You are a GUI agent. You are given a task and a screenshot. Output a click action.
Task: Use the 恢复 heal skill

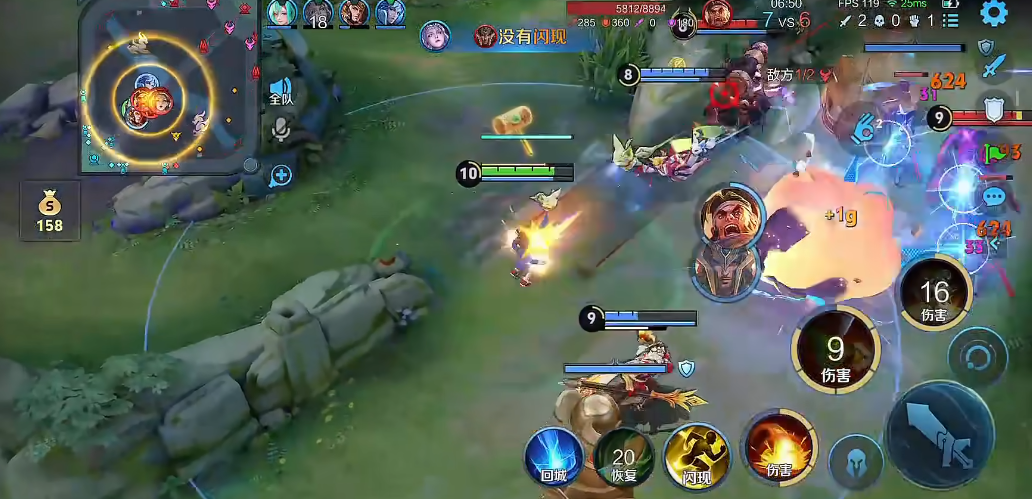(x=624, y=458)
